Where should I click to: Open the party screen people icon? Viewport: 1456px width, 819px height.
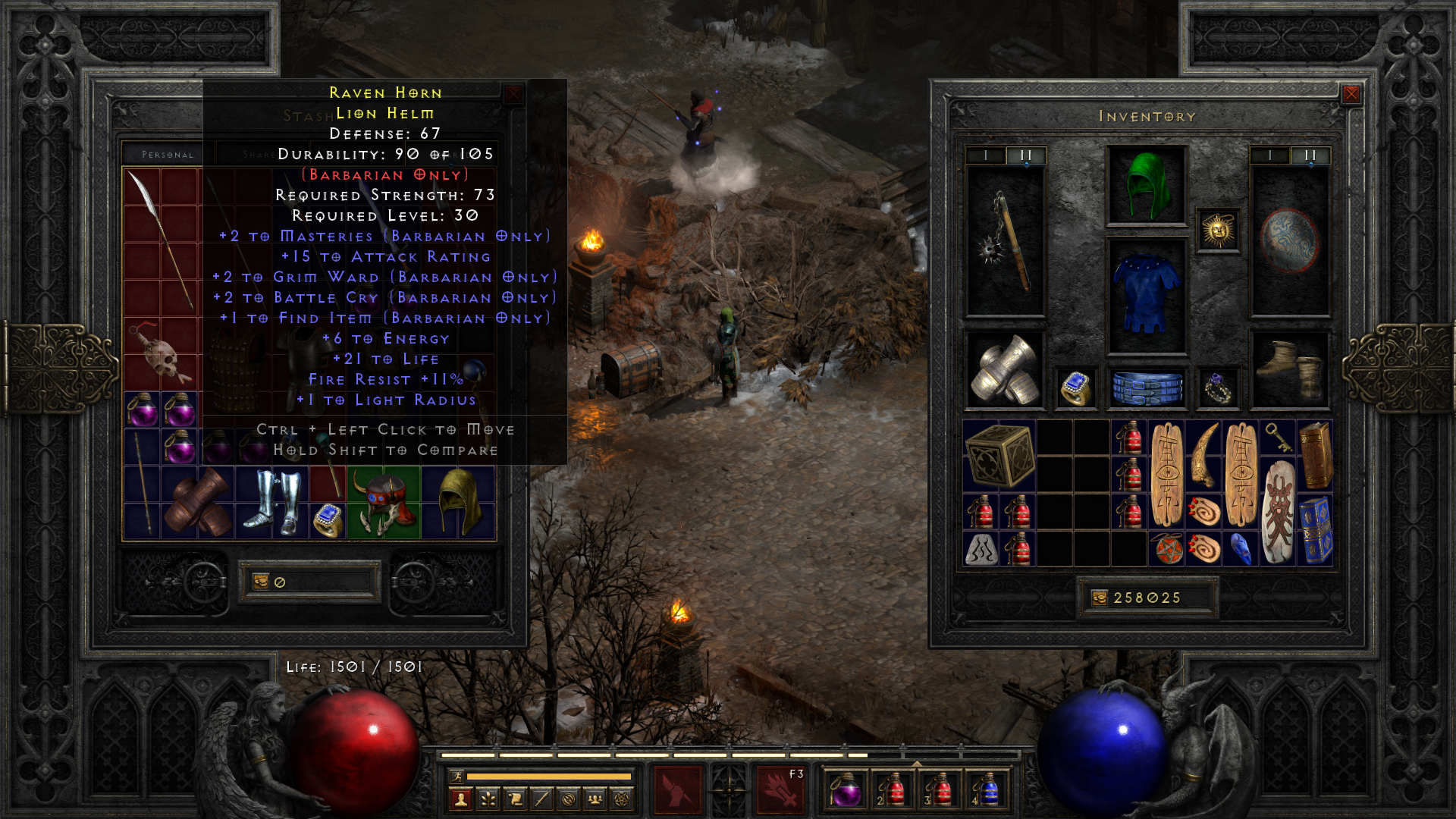(594, 800)
